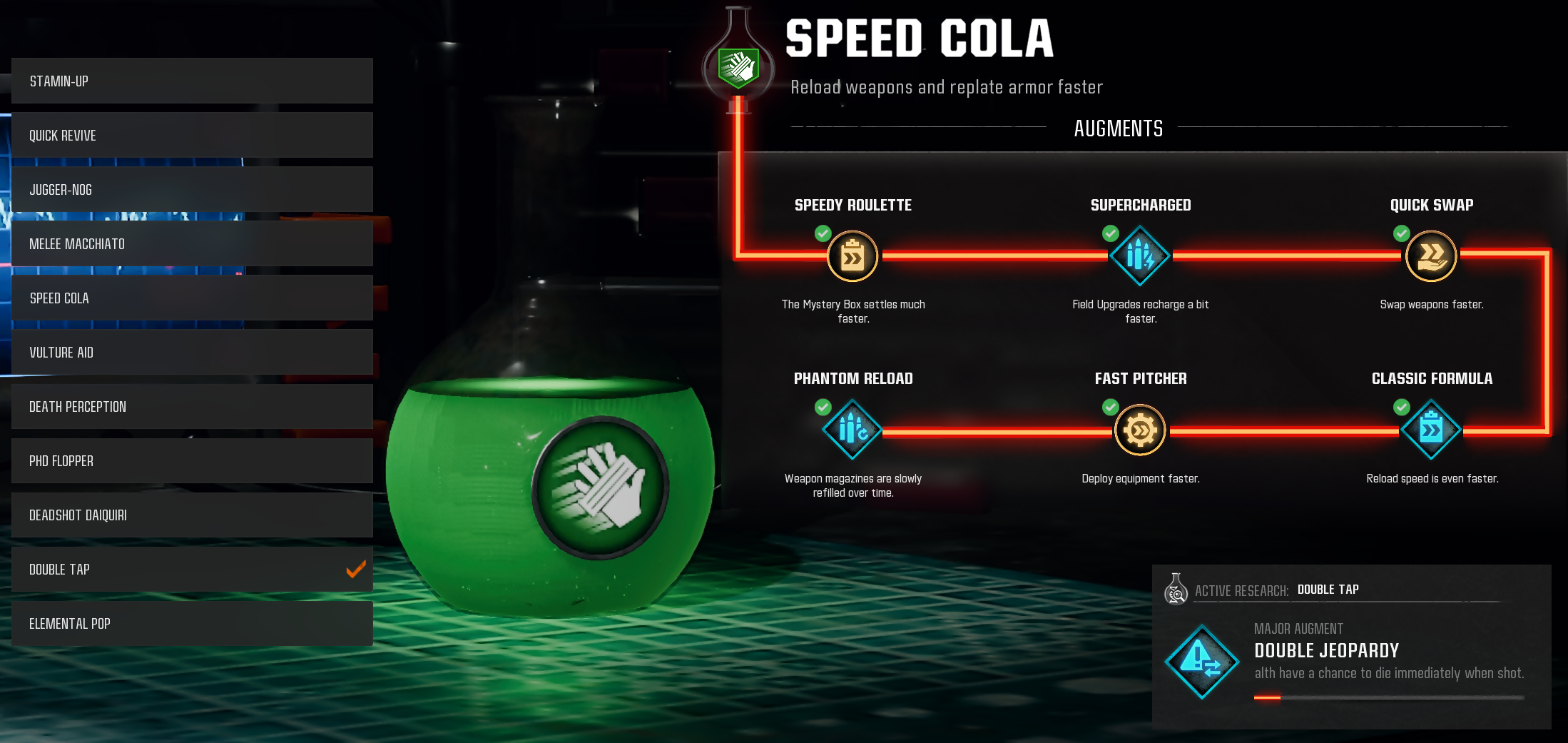Viewport: 1568px width, 743px height.
Task: Select Stamin-Up from the perk list
Action: tap(192, 81)
